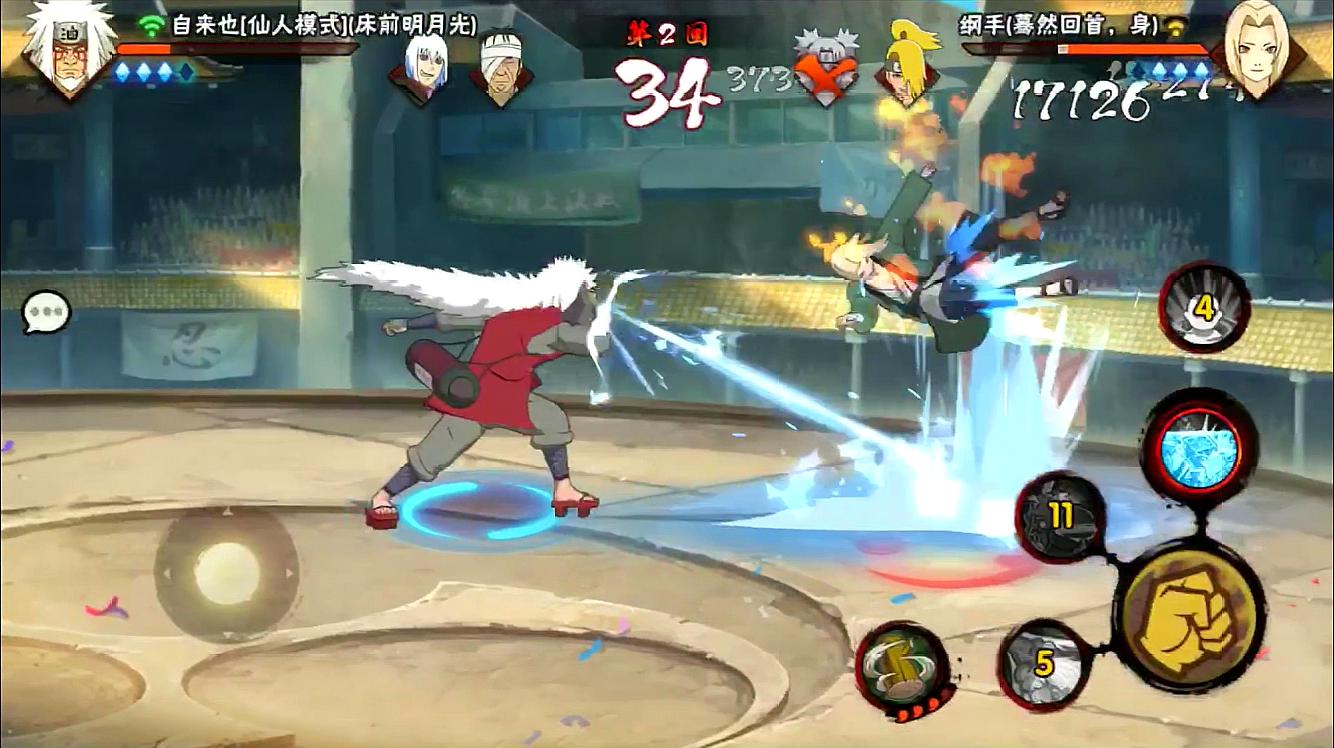Use the skill showing cooldown 11

tap(1060, 517)
